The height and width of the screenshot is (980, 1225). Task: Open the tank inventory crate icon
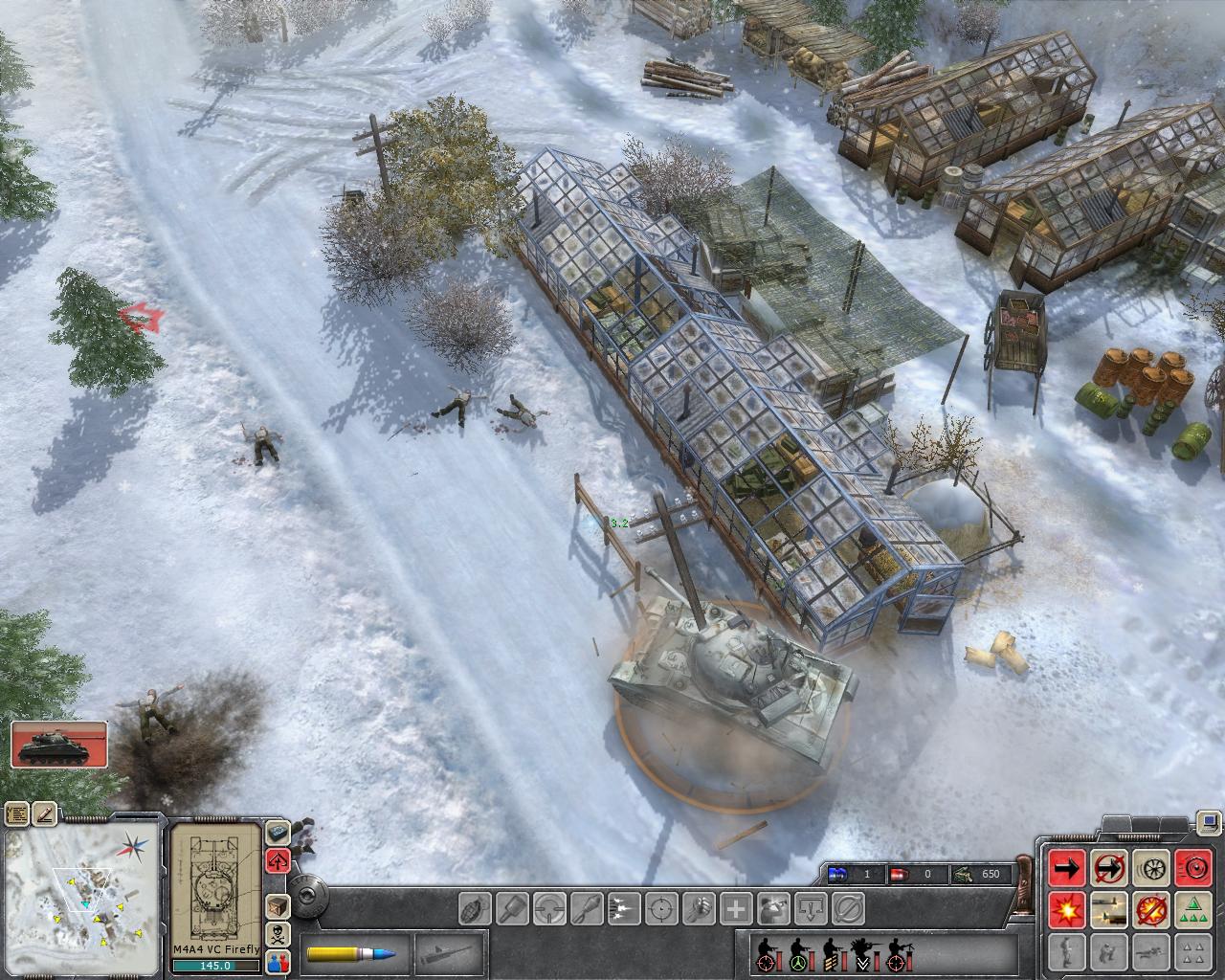point(278,905)
